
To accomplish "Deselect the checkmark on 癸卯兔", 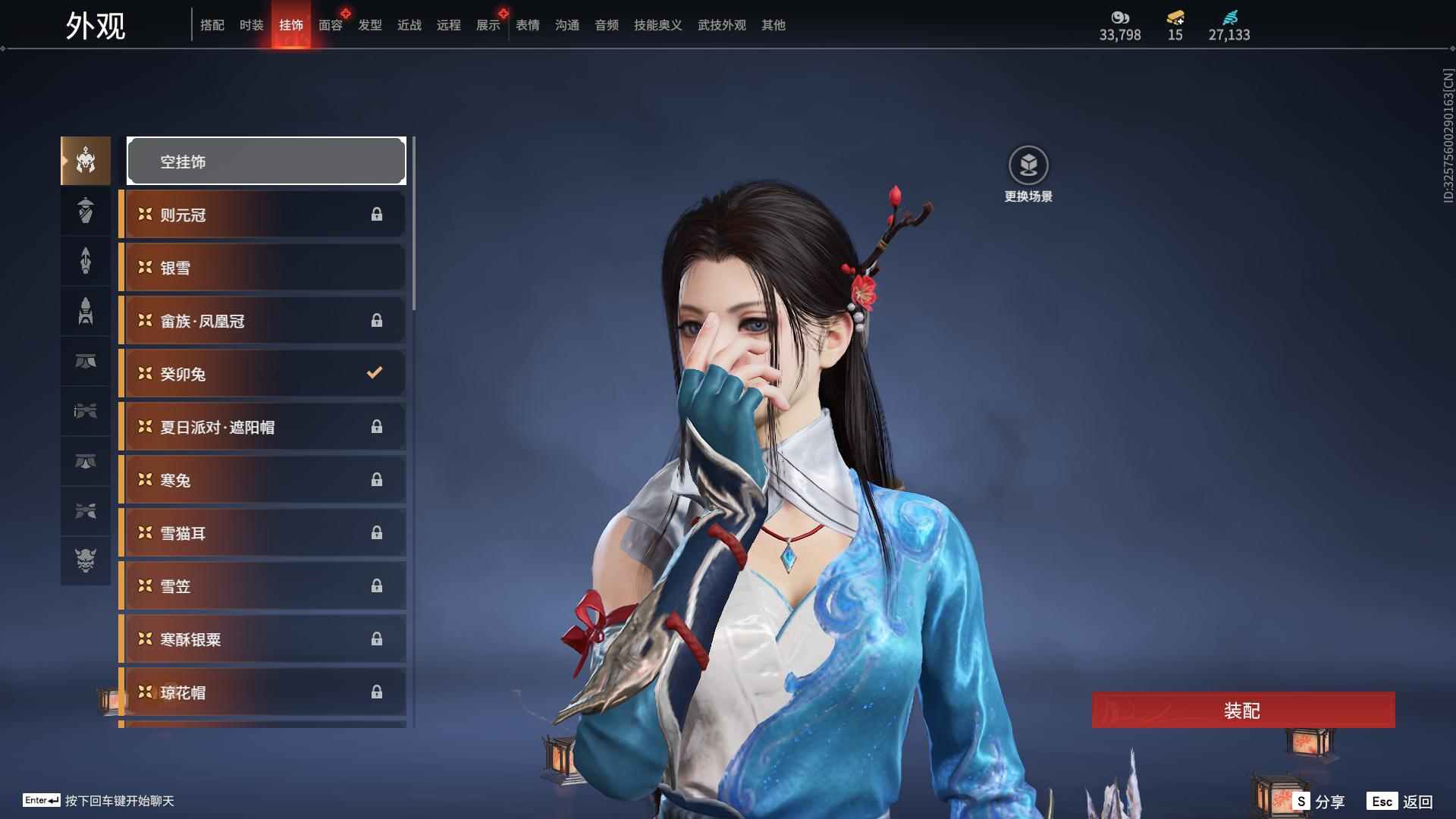I will tap(373, 372).
